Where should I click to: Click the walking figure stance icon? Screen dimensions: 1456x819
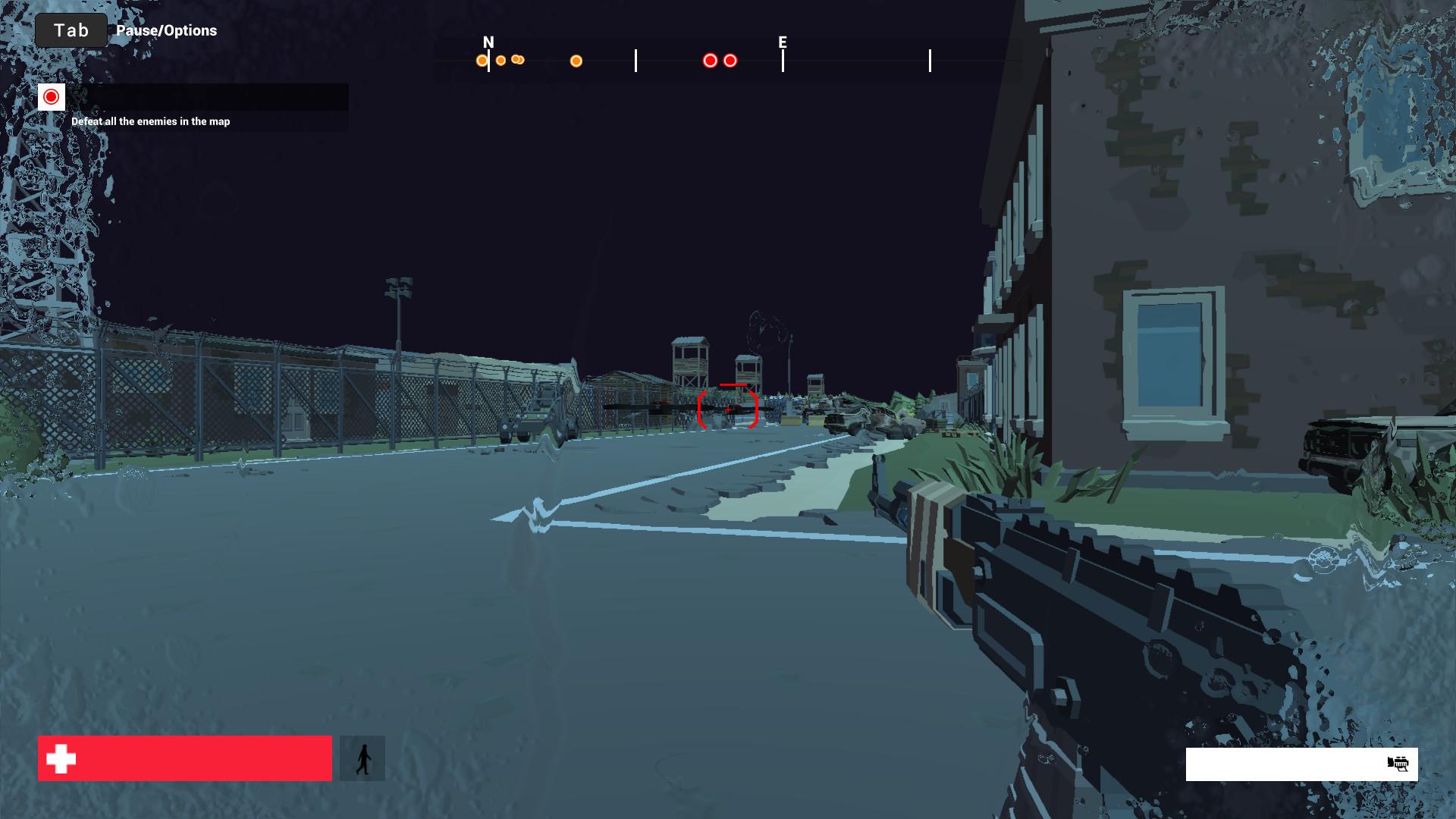363,758
